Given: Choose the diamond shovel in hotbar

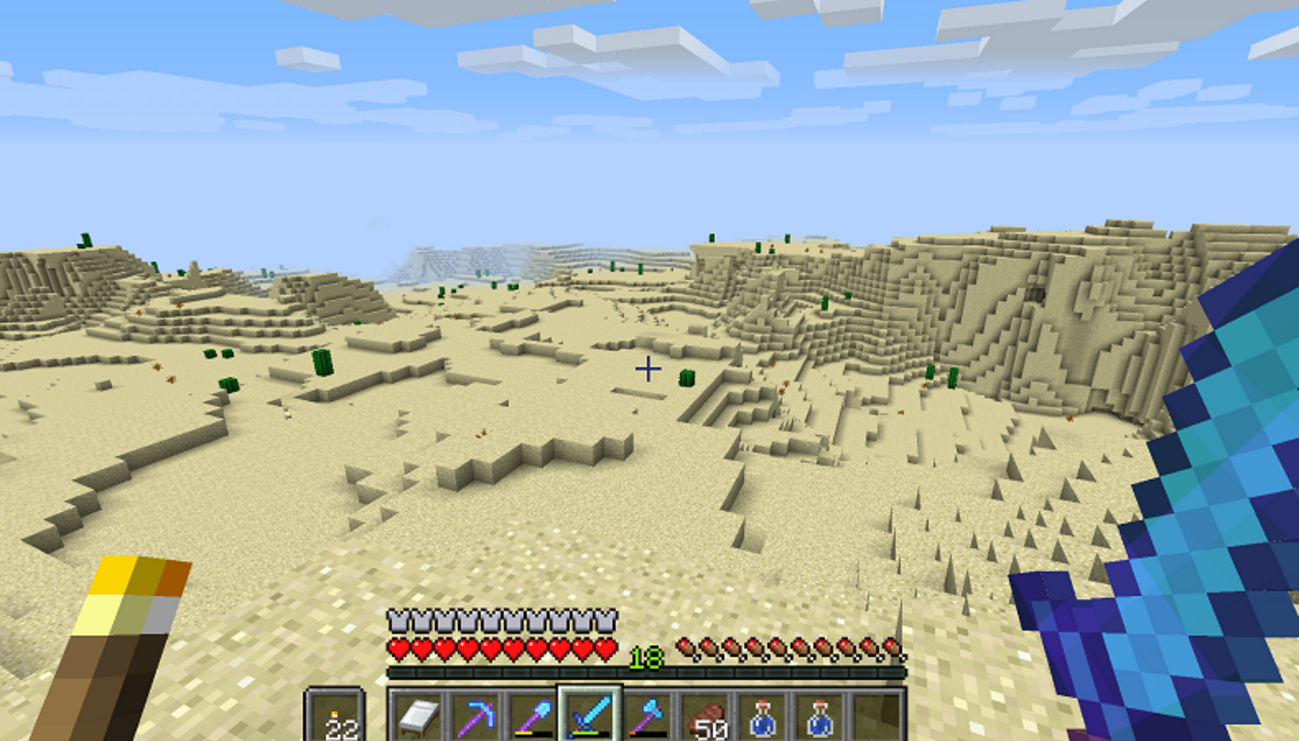Looking at the screenshot, I should coord(532,717).
